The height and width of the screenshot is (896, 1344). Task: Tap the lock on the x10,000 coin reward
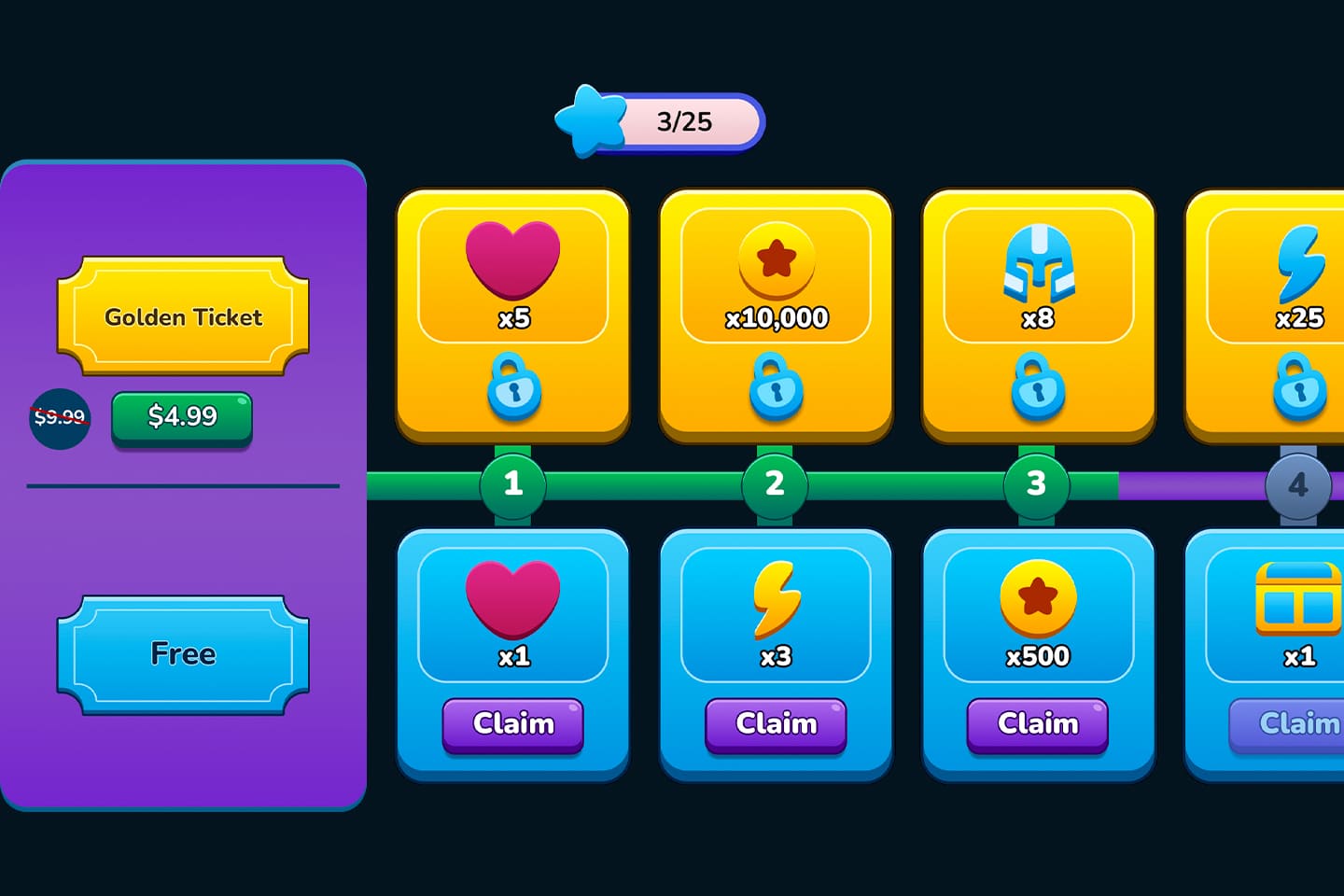tap(775, 389)
